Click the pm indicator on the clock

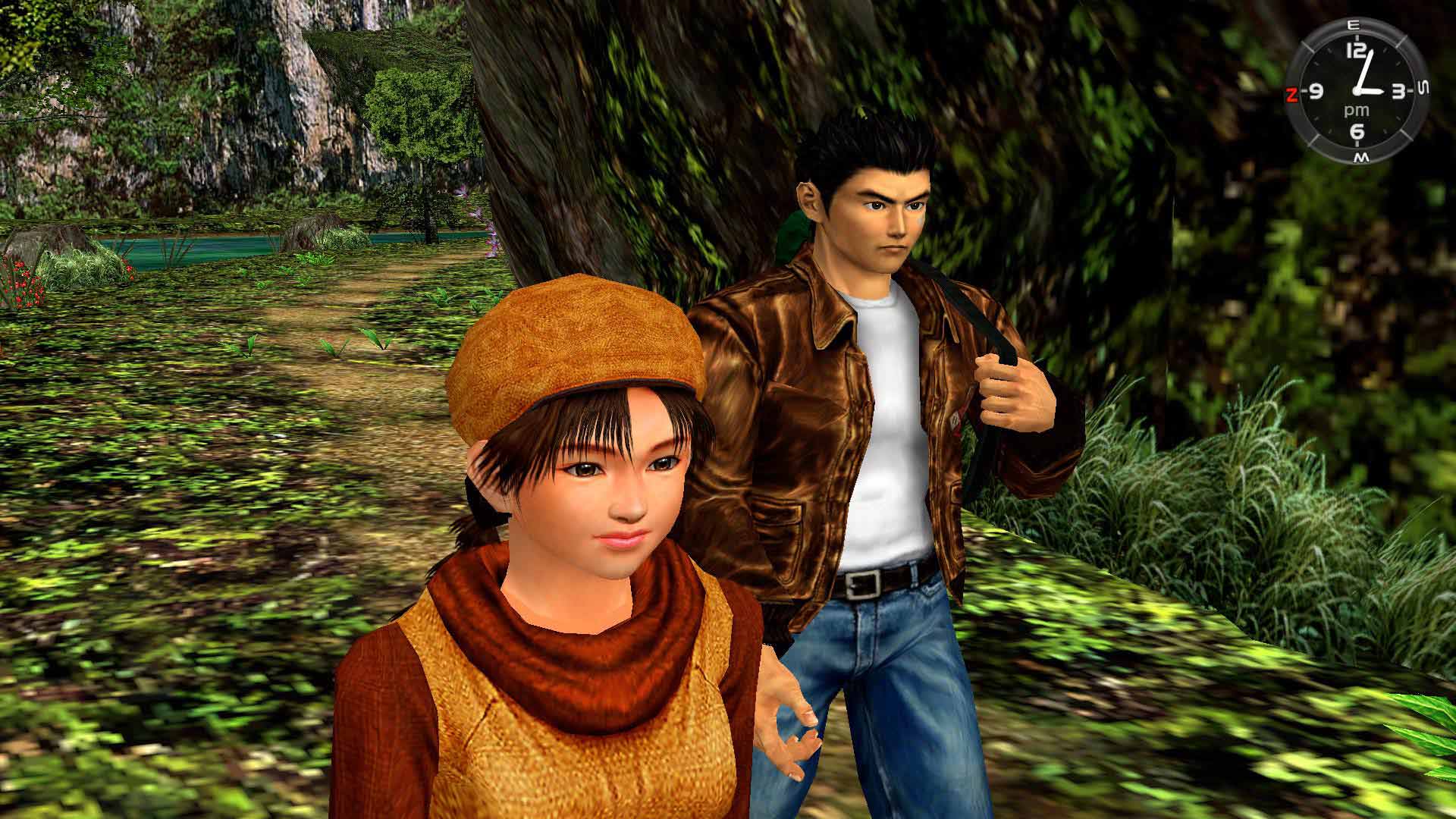[1356, 110]
